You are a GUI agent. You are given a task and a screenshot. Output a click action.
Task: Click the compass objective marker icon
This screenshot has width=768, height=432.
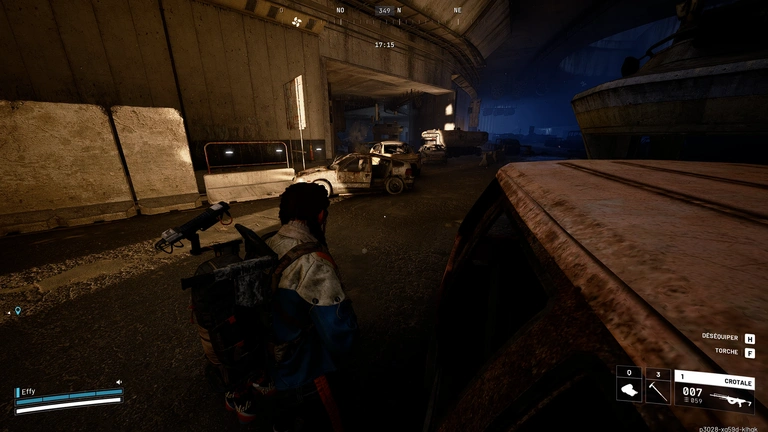click(296, 19)
